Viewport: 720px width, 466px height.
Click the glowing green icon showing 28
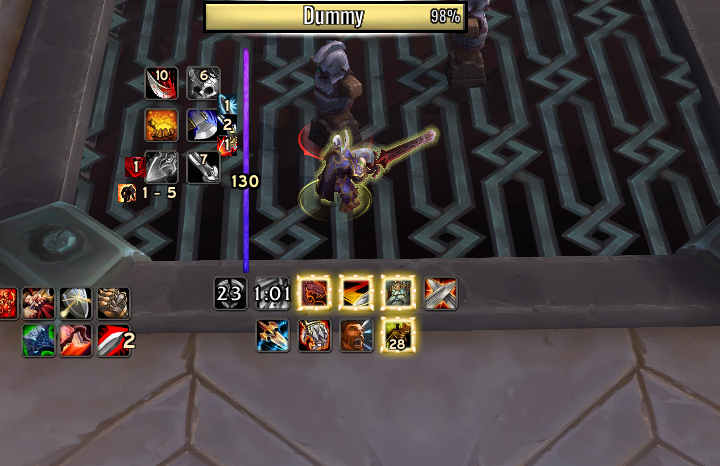point(398,335)
